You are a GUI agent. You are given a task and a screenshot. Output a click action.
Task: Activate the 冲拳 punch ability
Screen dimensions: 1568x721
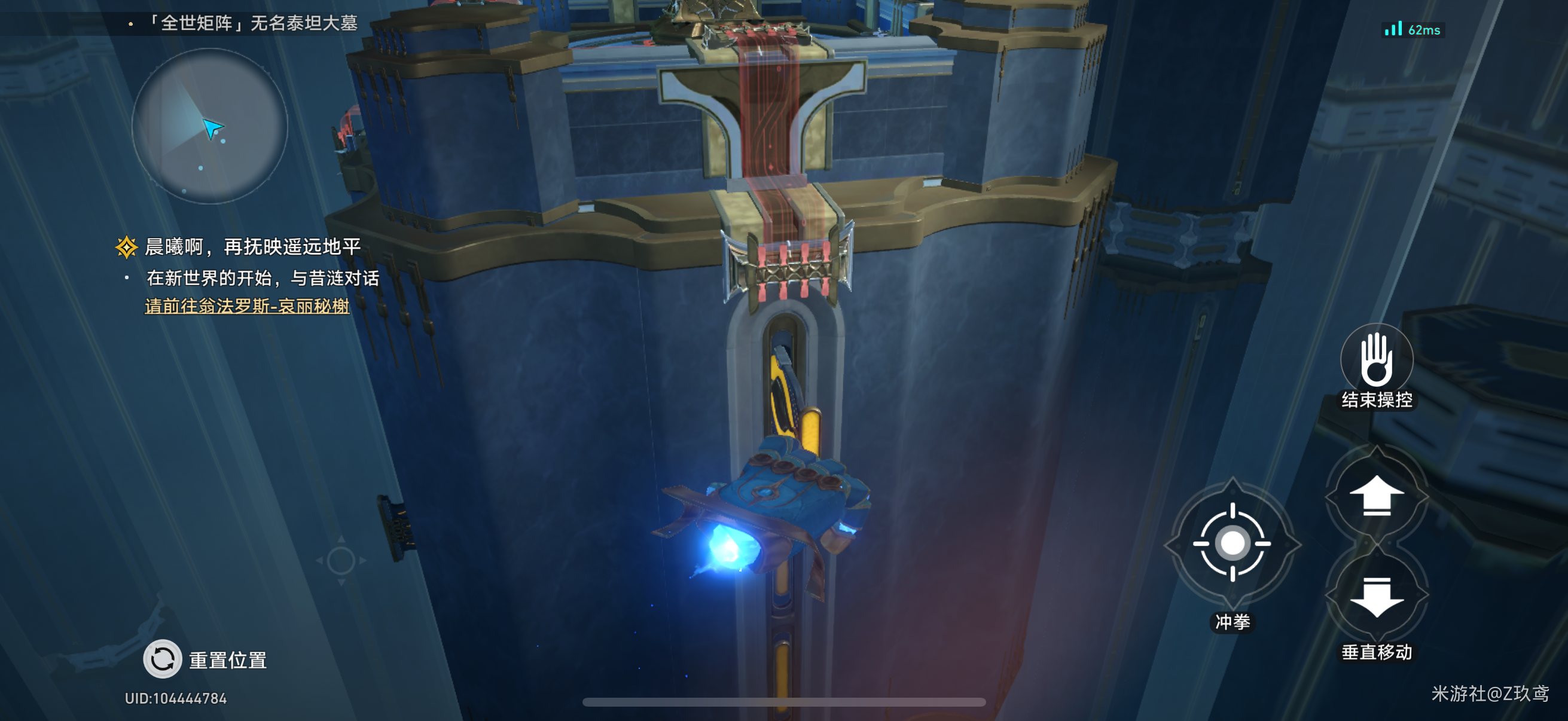coord(1232,543)
